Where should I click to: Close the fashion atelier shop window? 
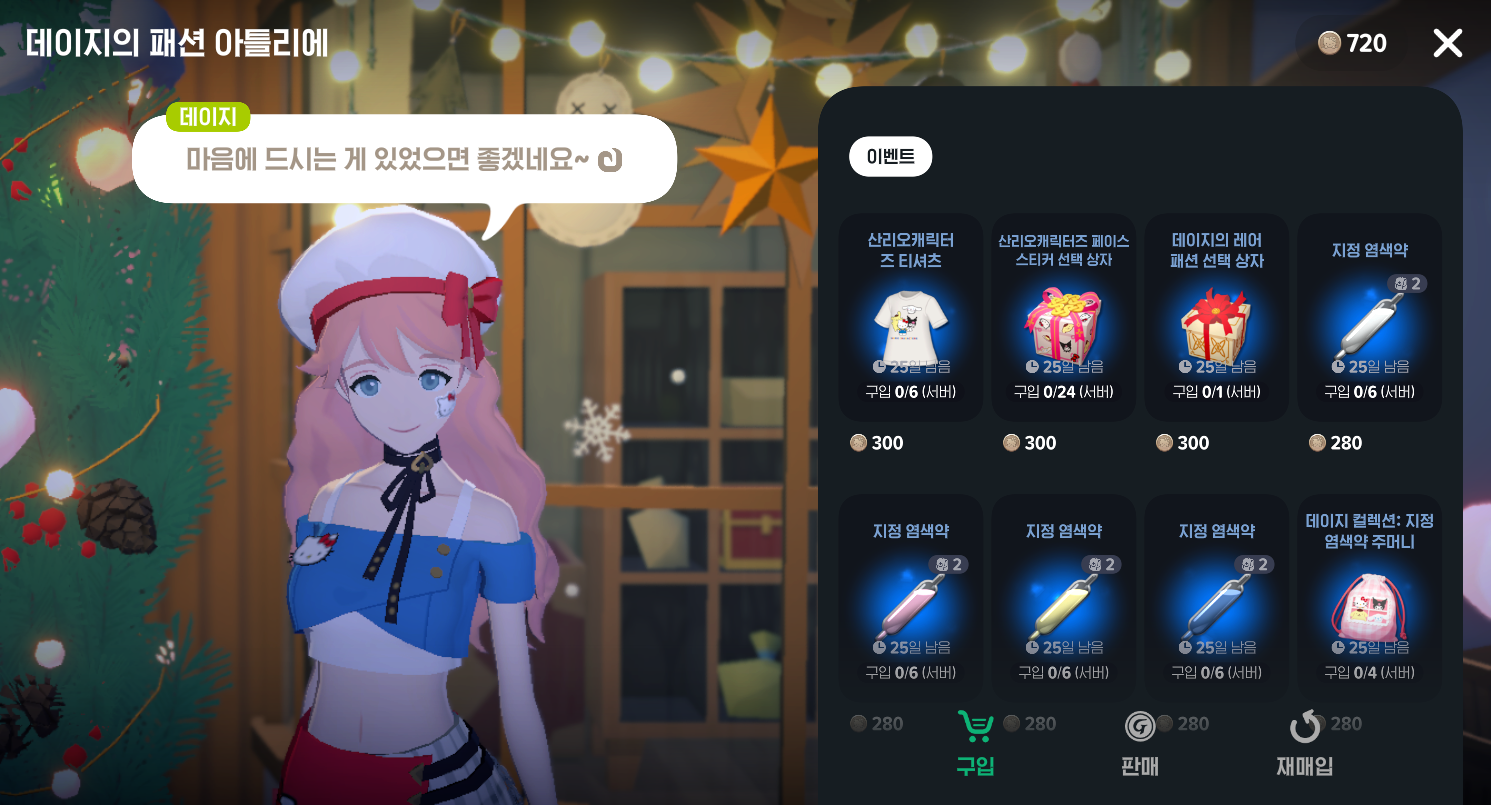[x=1447, y=43]
